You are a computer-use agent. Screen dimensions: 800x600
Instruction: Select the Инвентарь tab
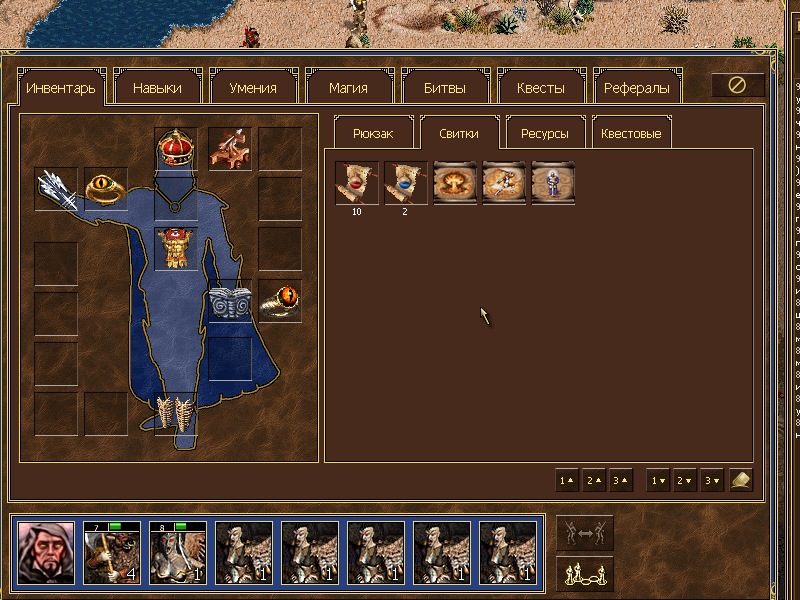point(61,88)
